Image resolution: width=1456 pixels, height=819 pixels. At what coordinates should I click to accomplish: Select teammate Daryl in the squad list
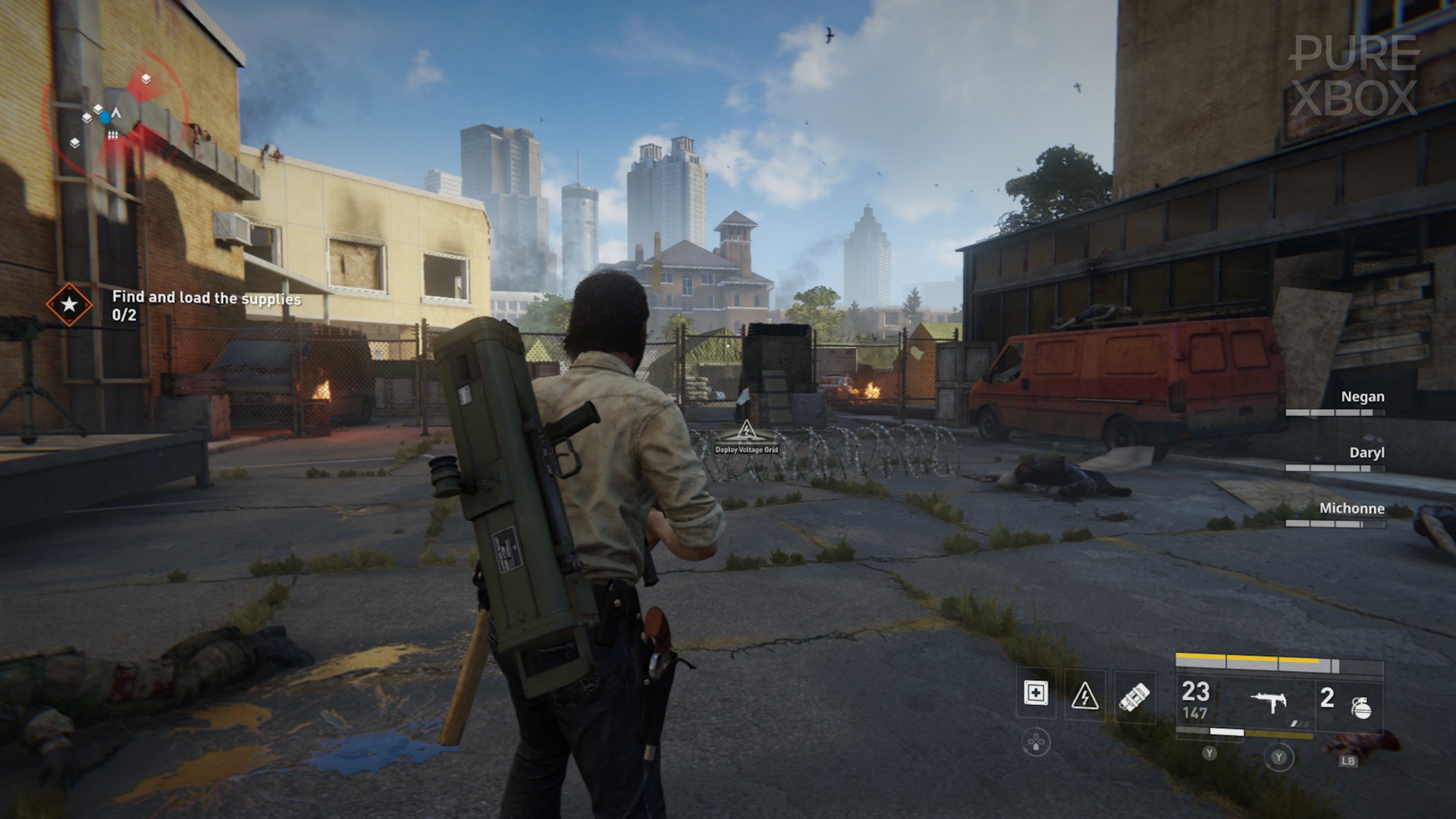(x=1367, y=453)
